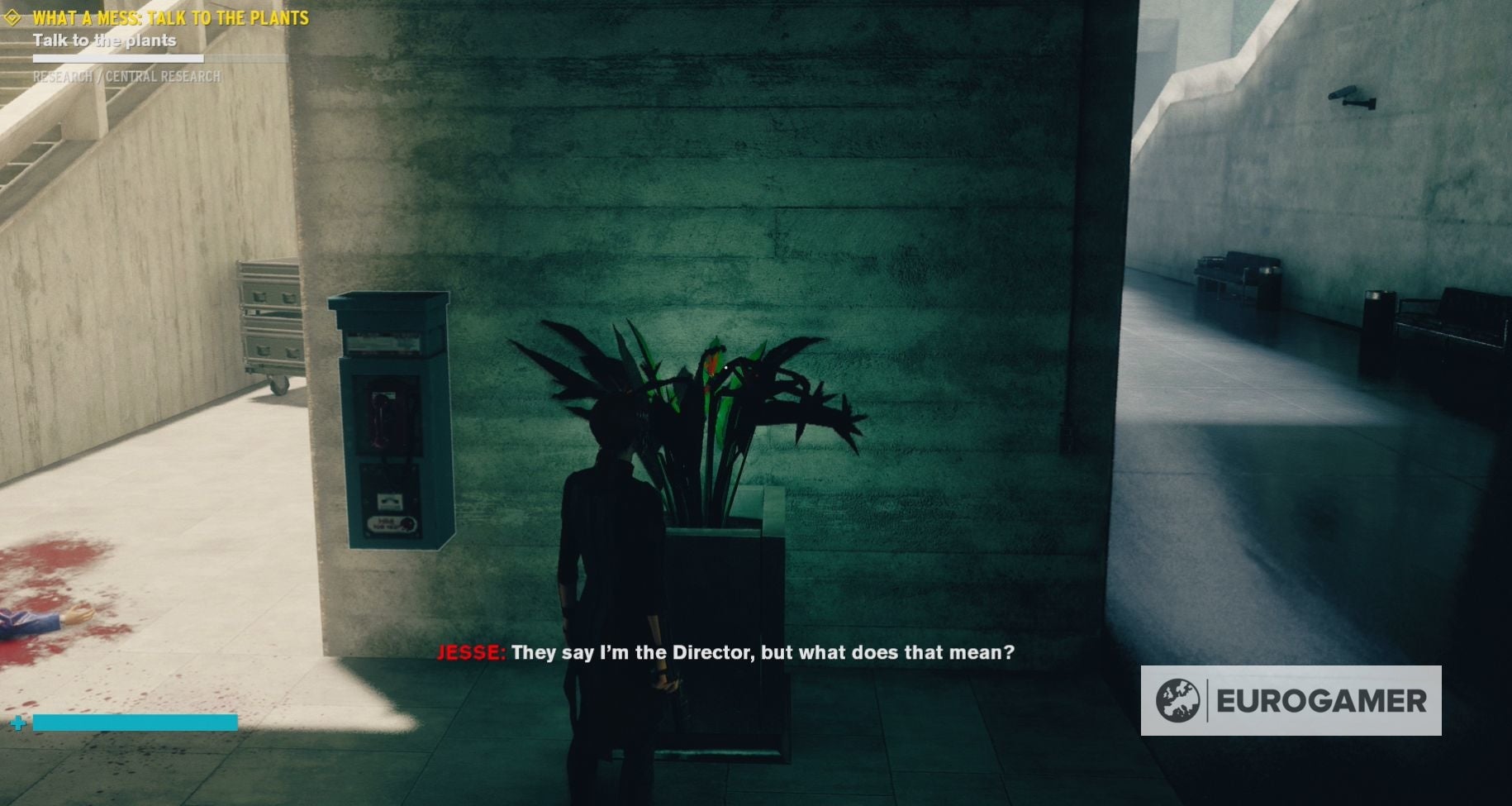Click the crosshair dot above the plant

(x=725, y=367)
